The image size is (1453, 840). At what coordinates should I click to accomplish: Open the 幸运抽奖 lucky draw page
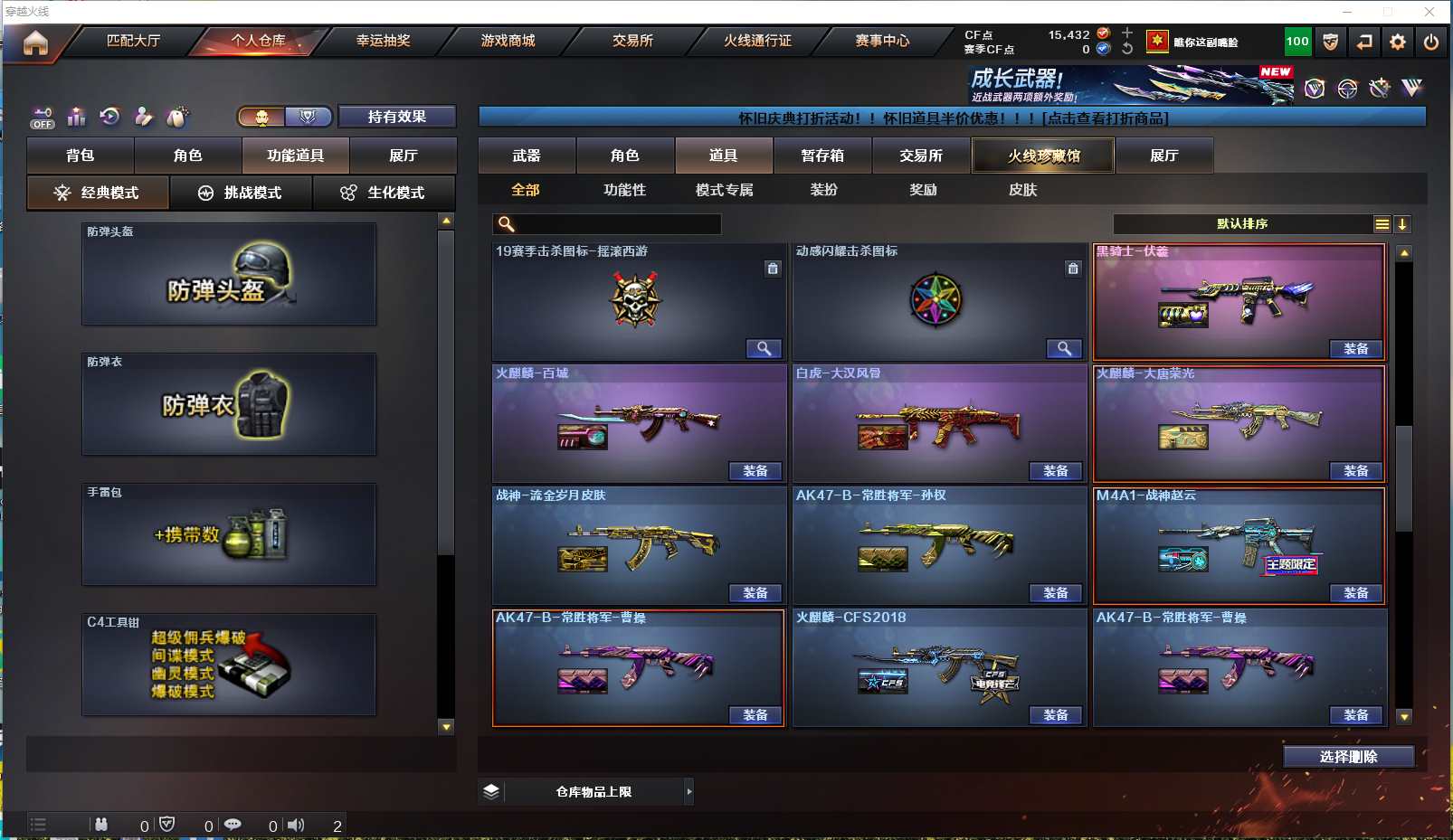tap(383, 41)
